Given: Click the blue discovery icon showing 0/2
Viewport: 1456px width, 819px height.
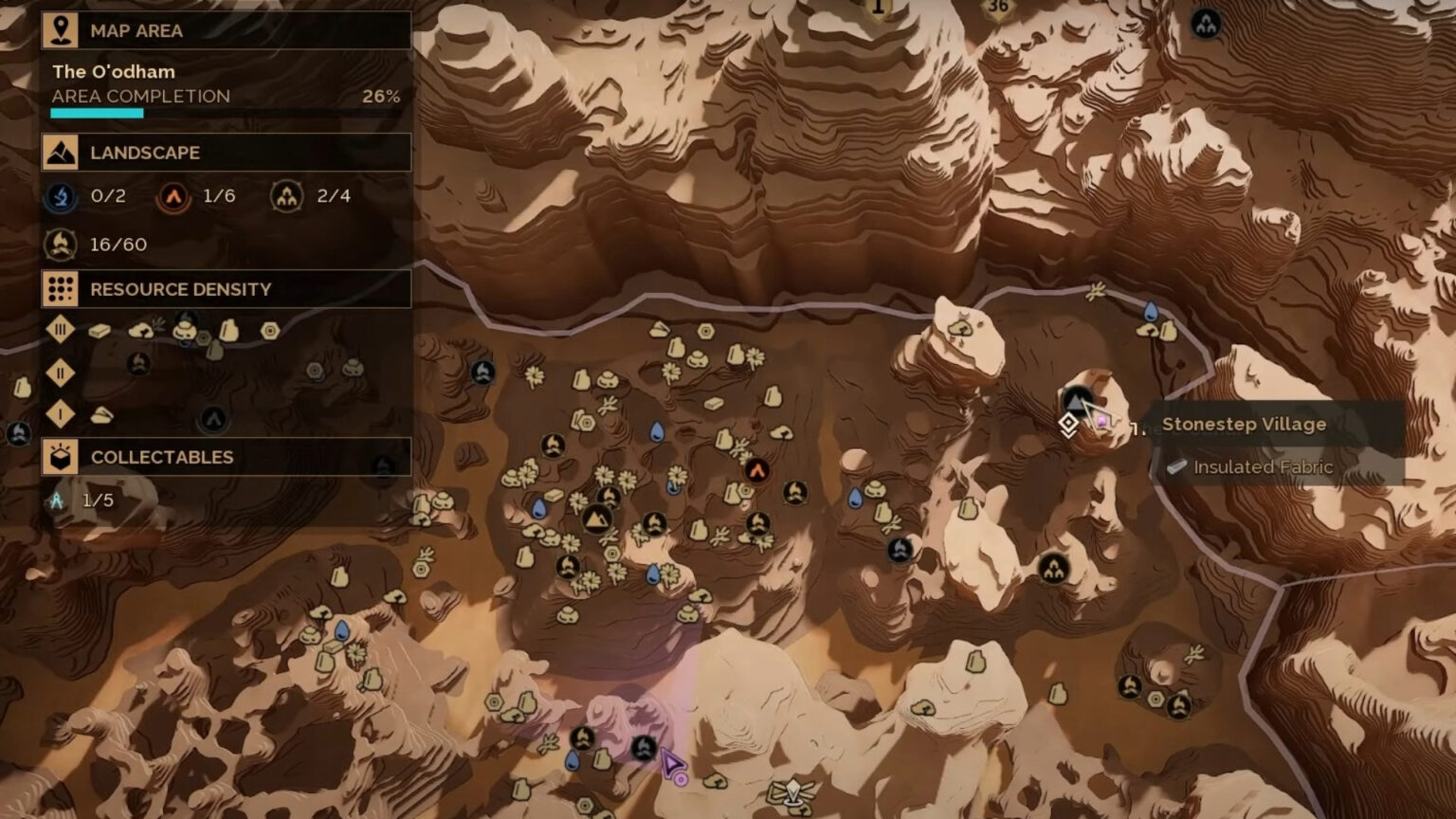Looking at the screenshot, I should coord(59,196).
